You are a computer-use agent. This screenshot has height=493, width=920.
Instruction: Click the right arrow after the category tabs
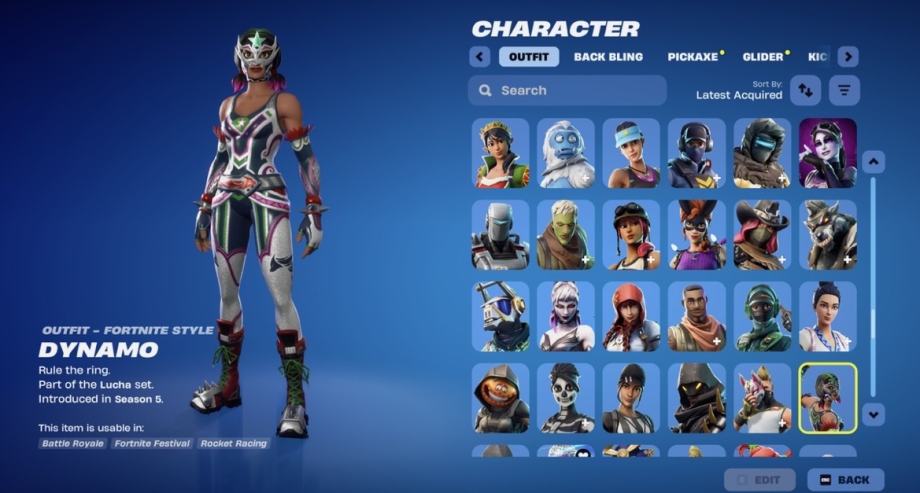pos(848,57)
